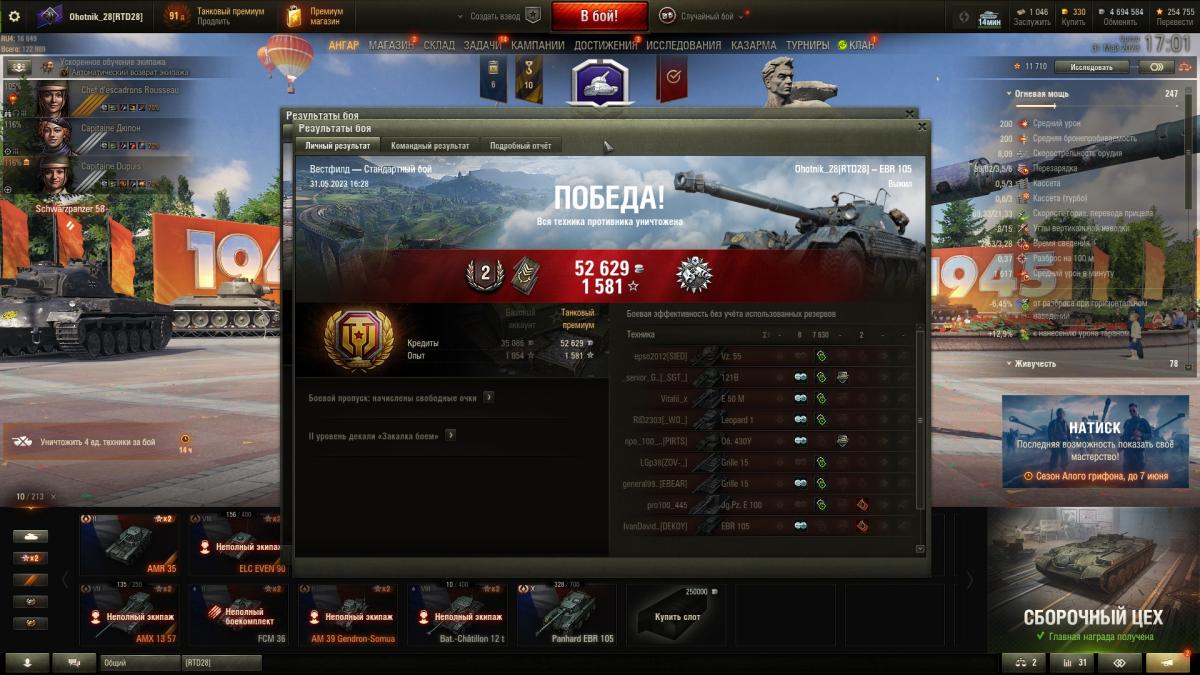Open the ИССЛЕДОВАНИЯ tech tree
The width and height of the screenshot is (1200, 675).
(683, 45)
